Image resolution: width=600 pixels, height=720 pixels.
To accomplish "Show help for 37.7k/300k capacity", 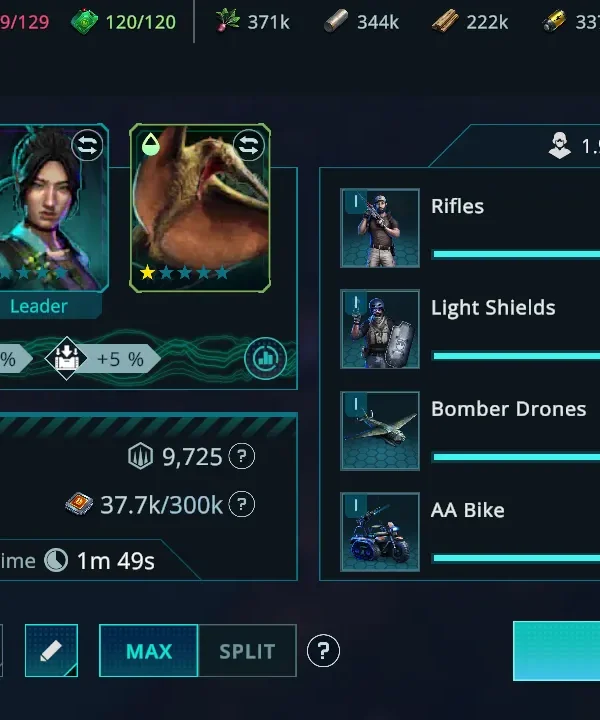I will pos(241,505).
